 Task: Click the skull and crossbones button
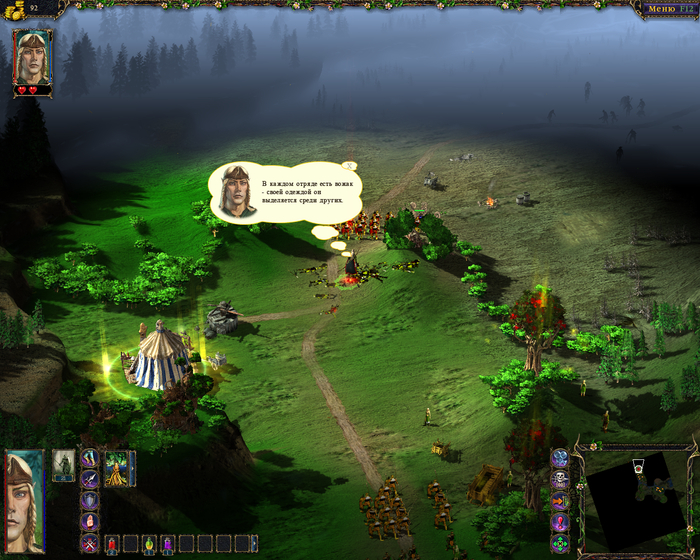point(560,480)
